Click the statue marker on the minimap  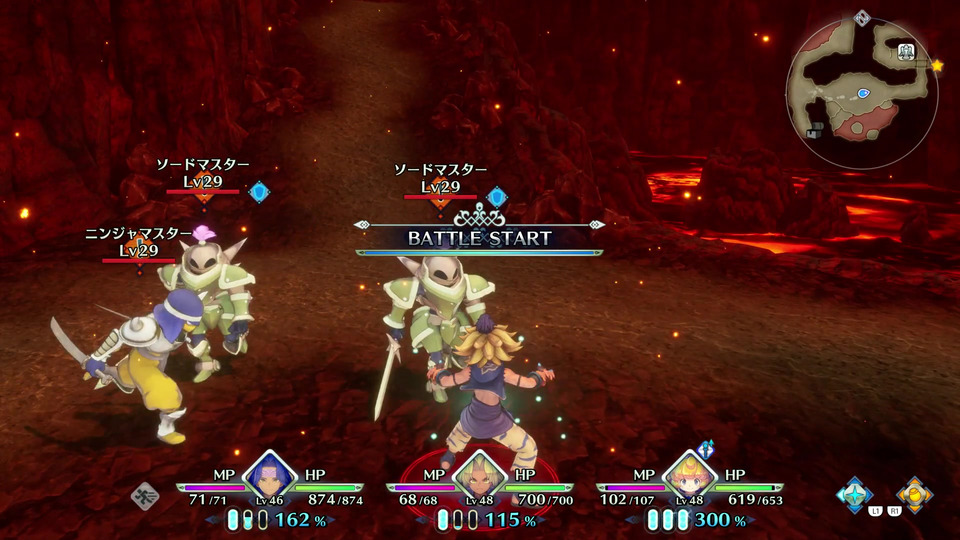pos(907,53)
